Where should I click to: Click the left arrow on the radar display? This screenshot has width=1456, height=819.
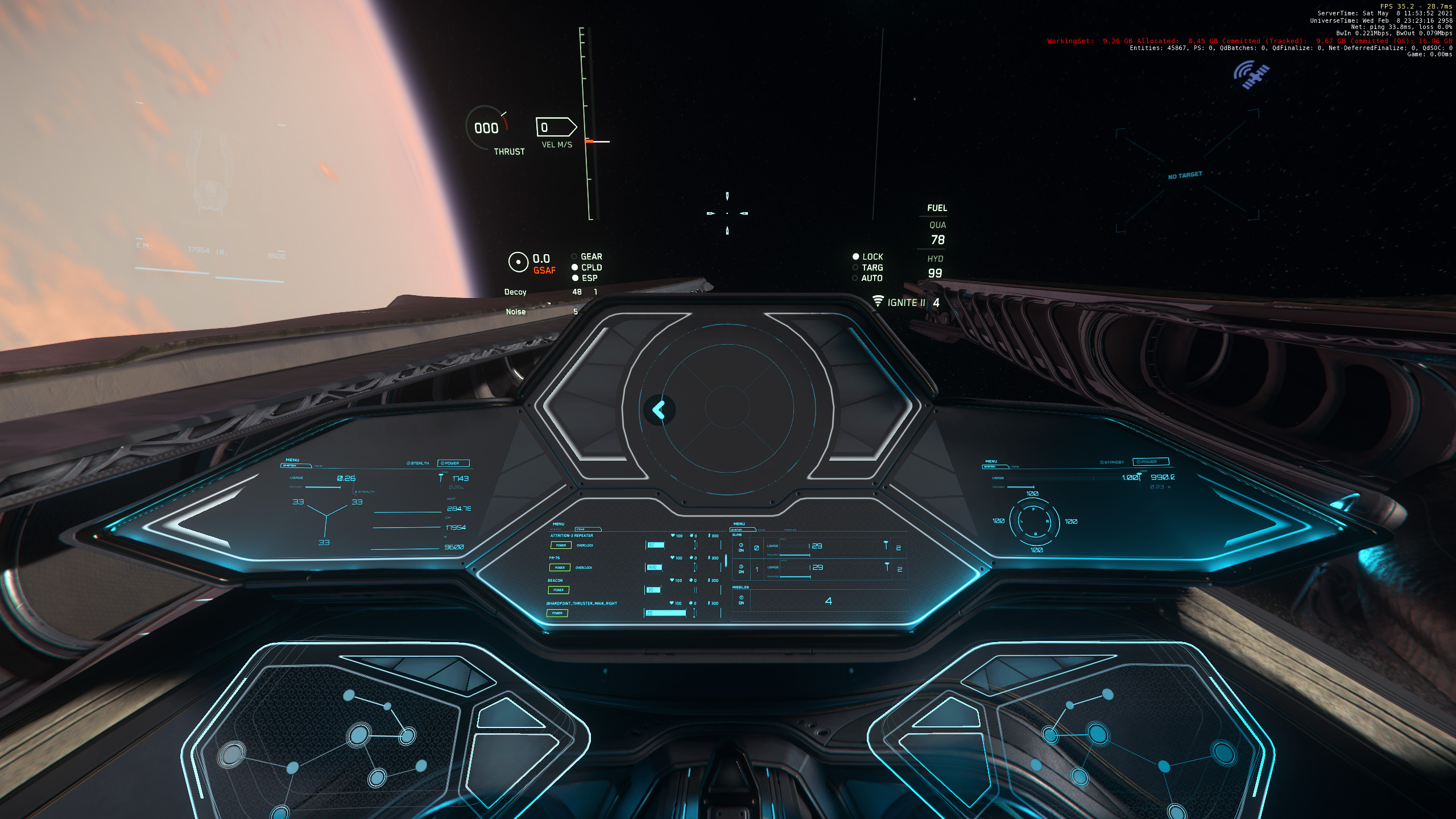[659, 409]
